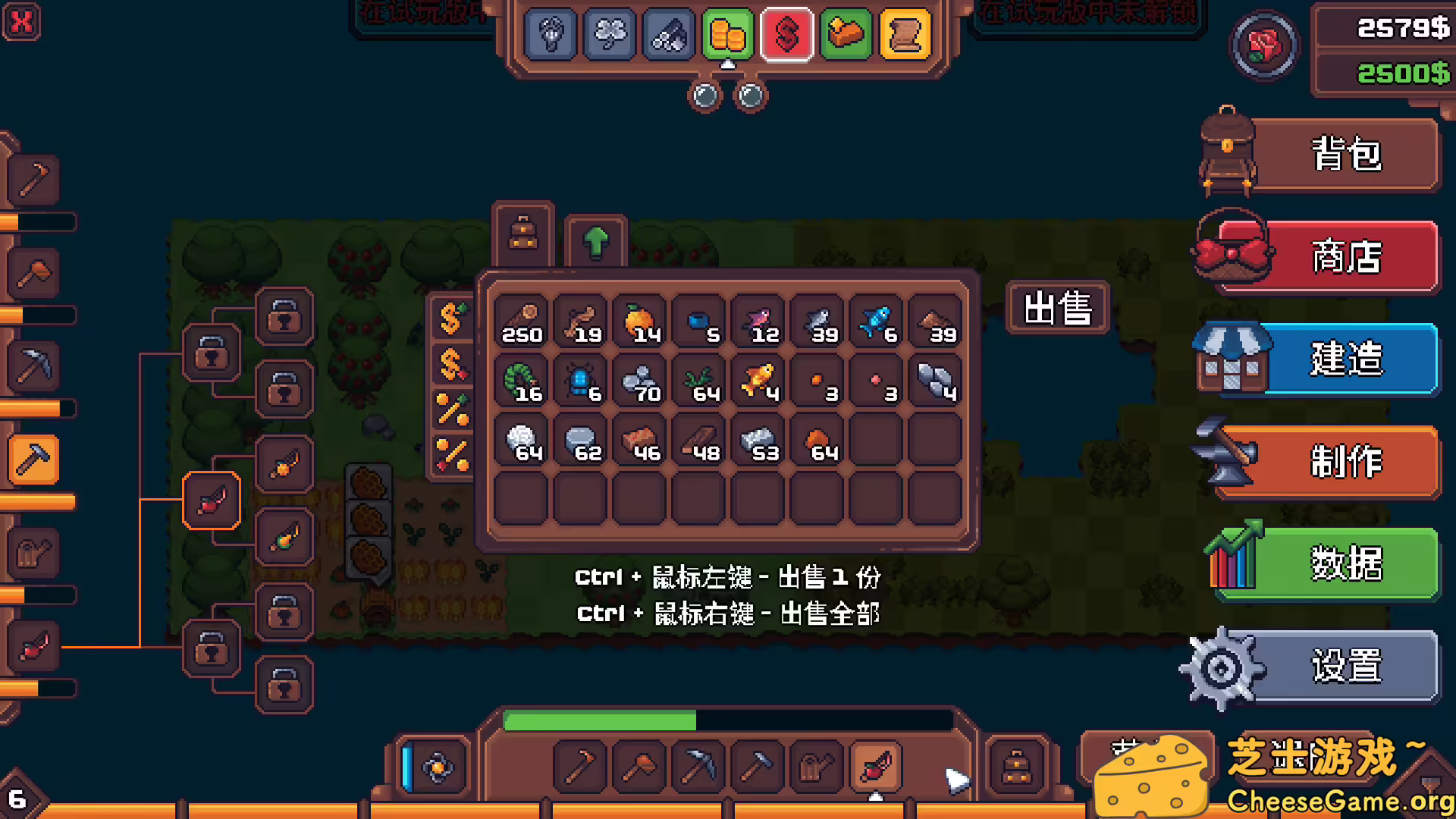Viewport: 1456px width, 819px height.
Task: Open the coins tab on the top toolbar
Action: (728, 34)
